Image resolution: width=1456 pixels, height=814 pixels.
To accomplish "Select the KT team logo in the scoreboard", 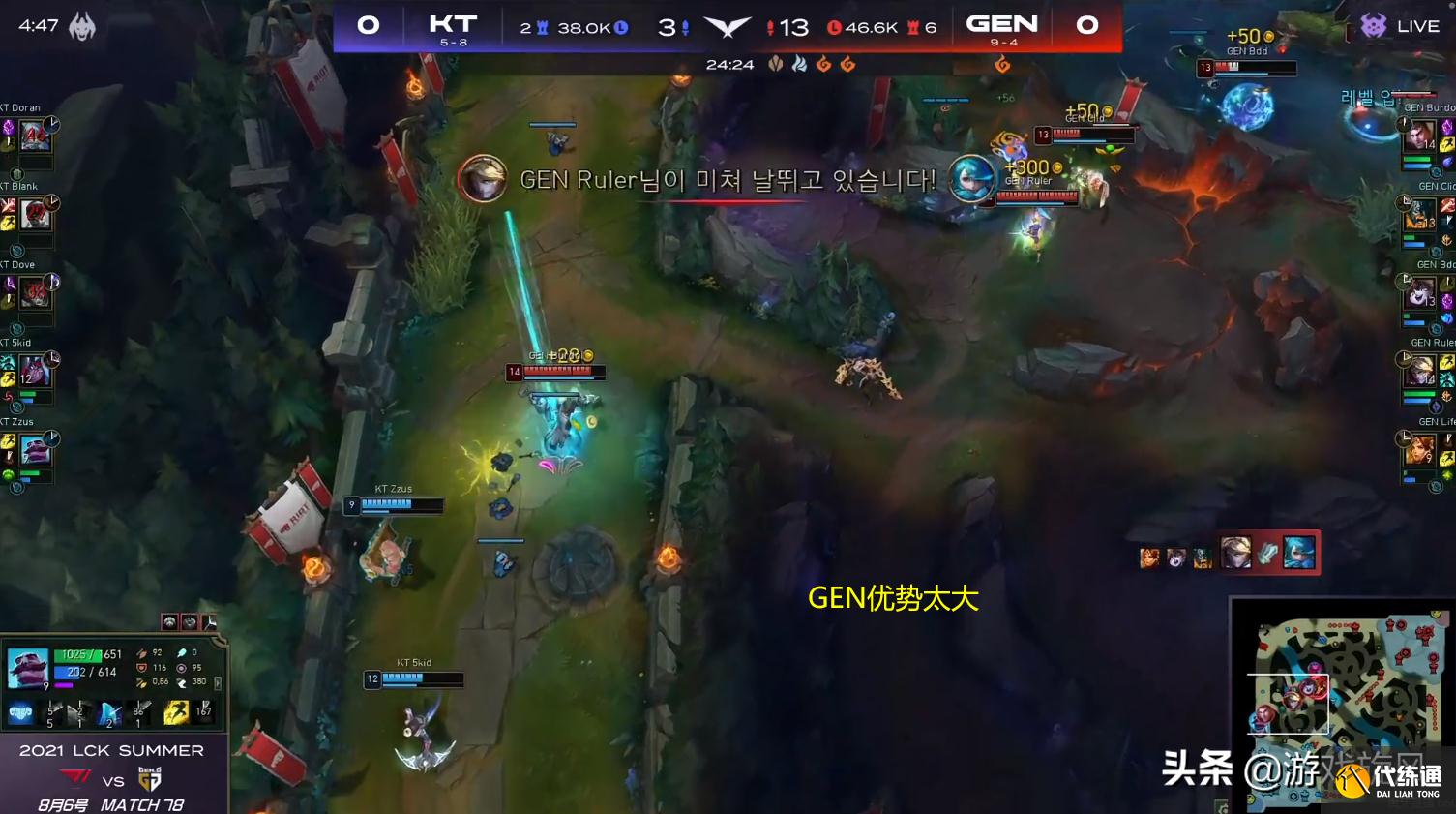I will tap(452, 21).
